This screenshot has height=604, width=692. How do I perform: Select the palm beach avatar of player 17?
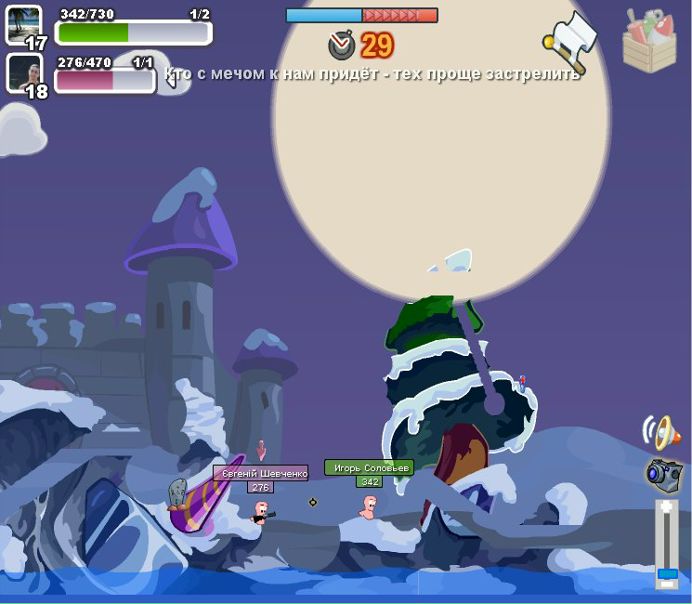point(24,25)
